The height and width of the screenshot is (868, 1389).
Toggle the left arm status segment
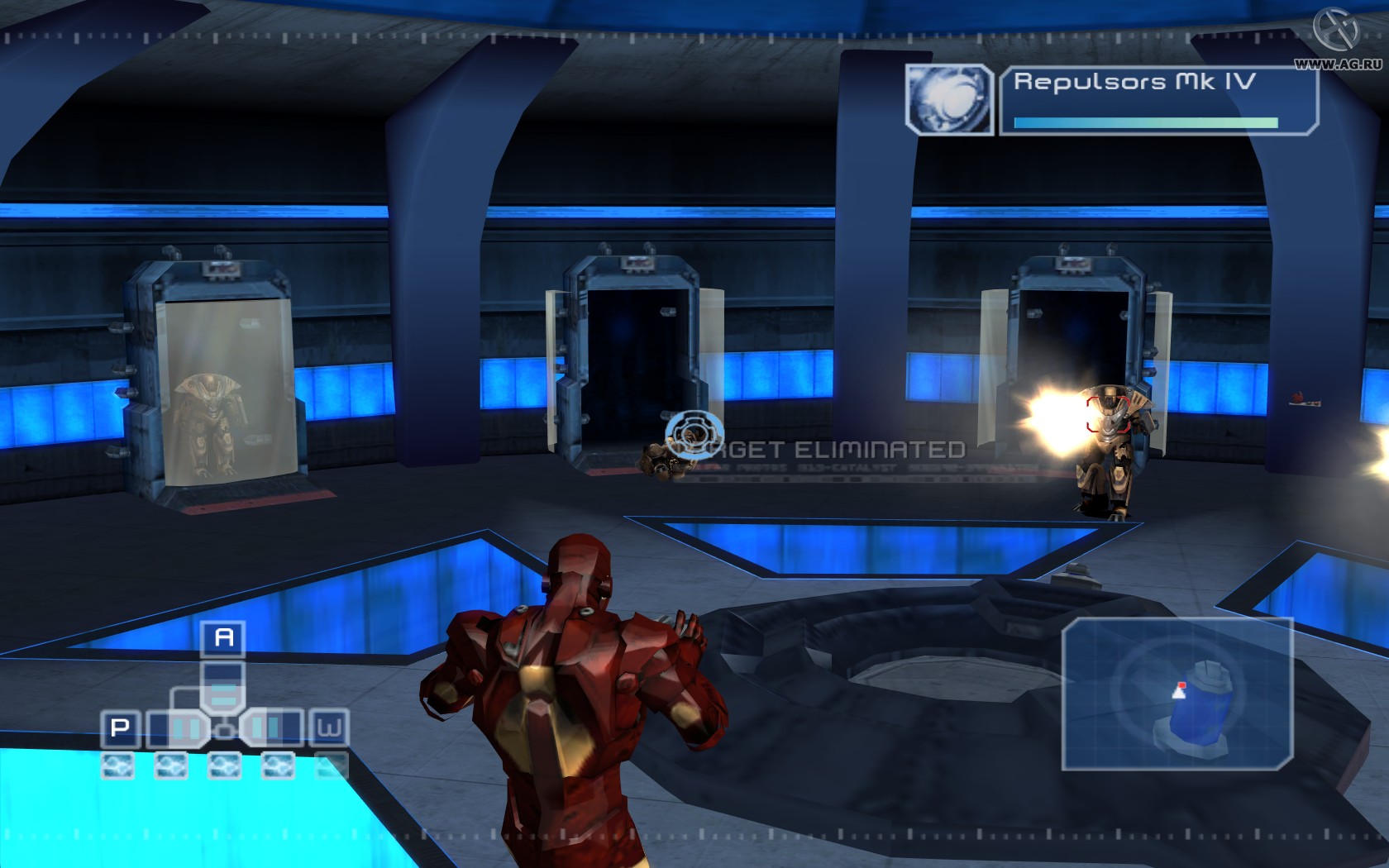[184, 727]
